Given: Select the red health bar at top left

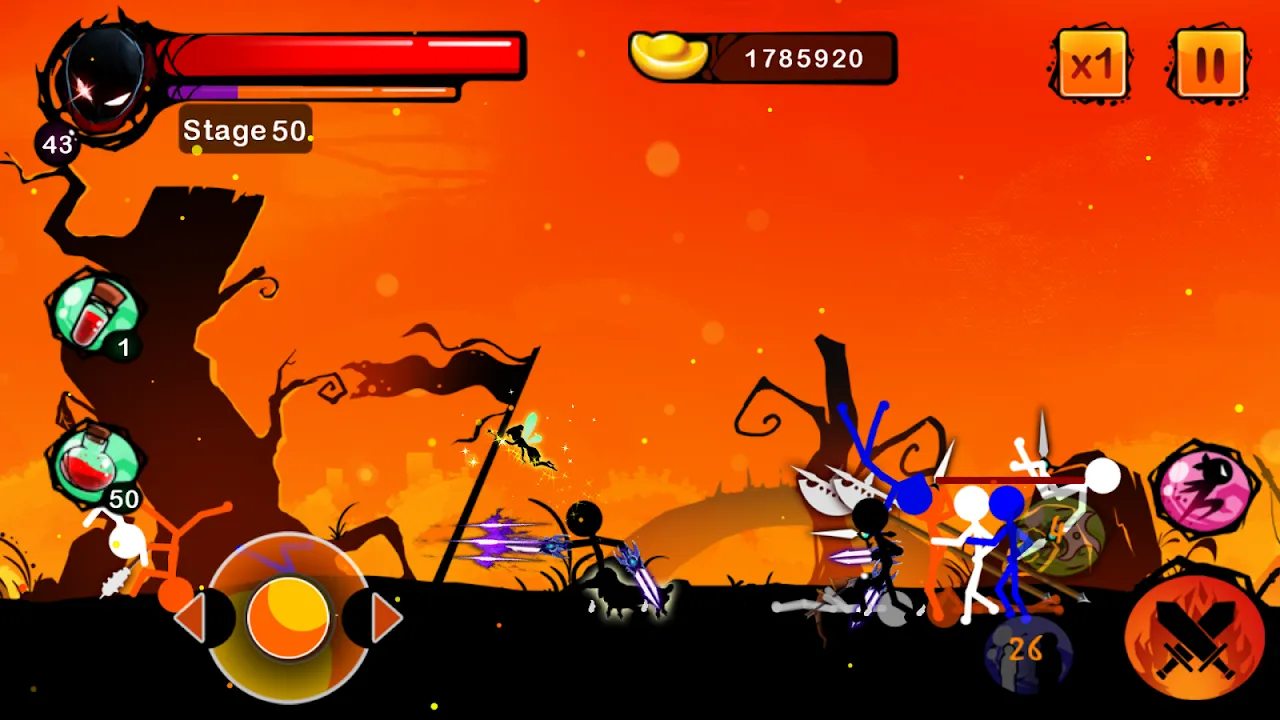Looking at the screenshot, I should [x=345, y=55].
